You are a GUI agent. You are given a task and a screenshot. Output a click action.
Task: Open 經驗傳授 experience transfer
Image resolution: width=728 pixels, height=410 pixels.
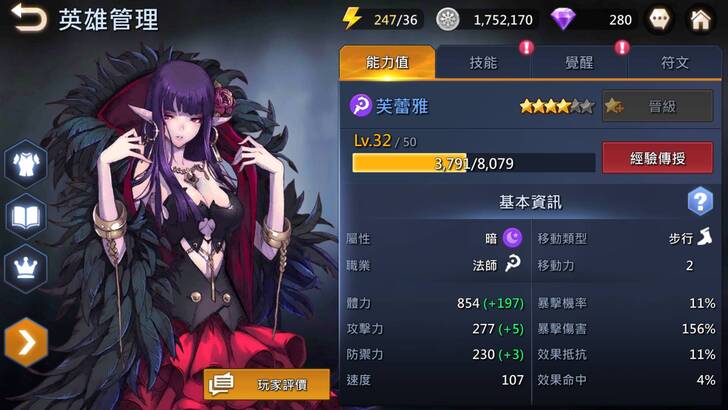(x=657, y=157)
